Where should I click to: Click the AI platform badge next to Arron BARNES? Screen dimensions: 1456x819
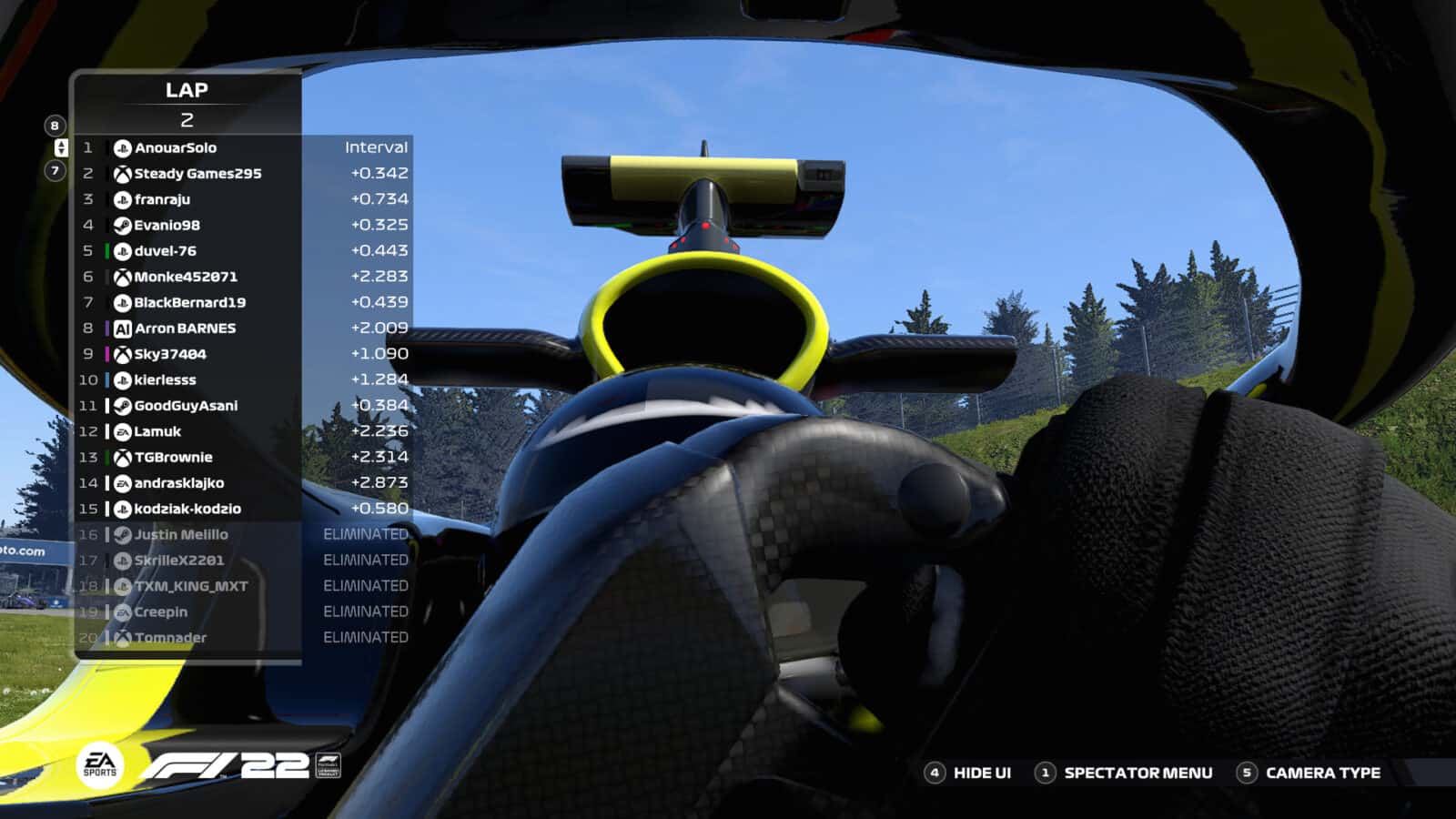(121, 328)
